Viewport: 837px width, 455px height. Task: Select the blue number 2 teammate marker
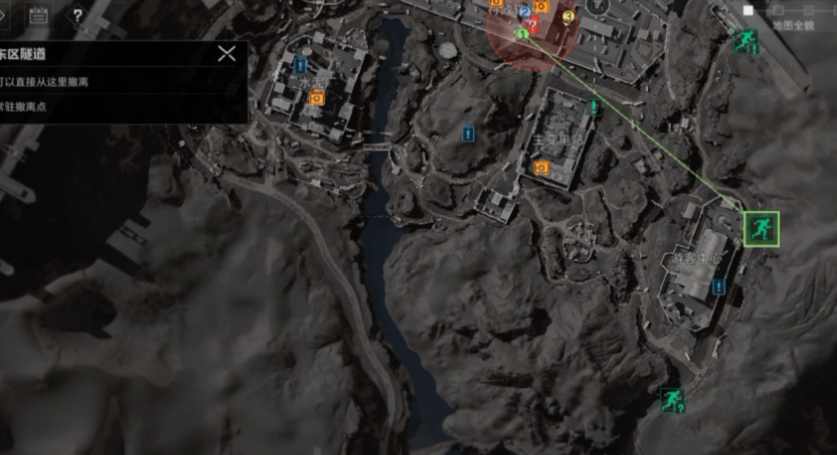524,11
